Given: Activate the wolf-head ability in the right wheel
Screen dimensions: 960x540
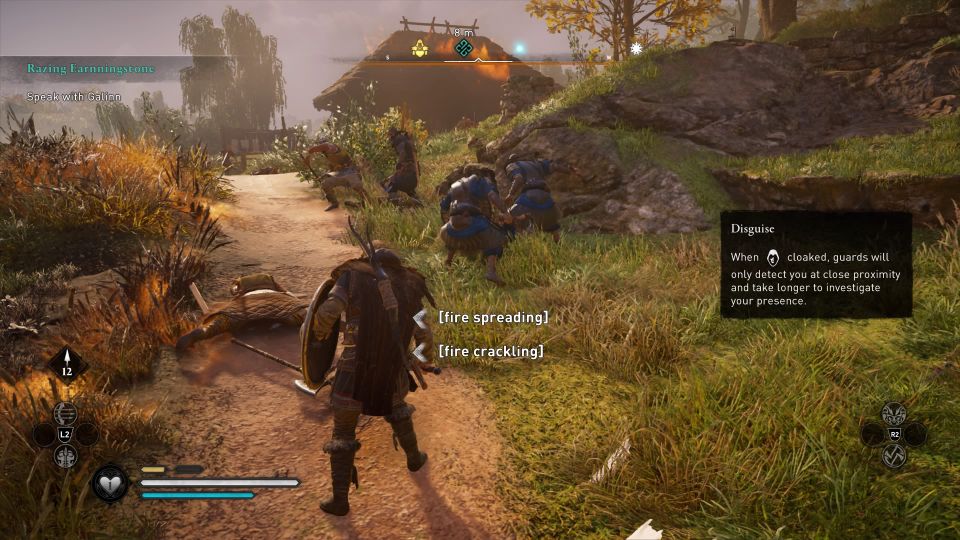Looking at the screenshot, I should coord(893,412).
